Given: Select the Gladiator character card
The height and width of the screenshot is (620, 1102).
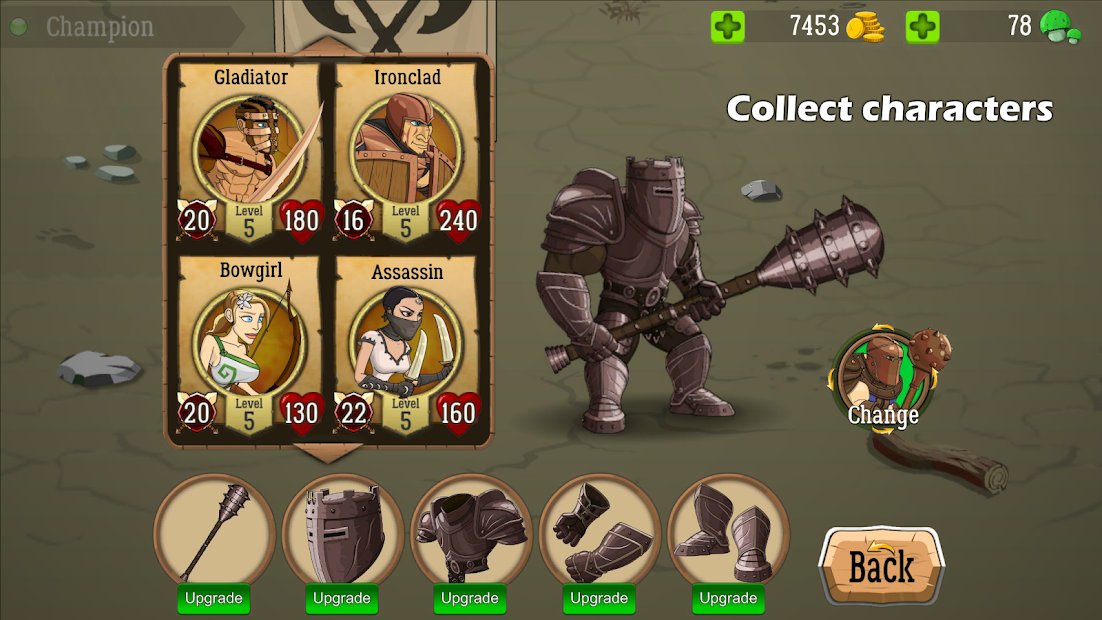Looking at the screenshot, I should coord(250,153).
